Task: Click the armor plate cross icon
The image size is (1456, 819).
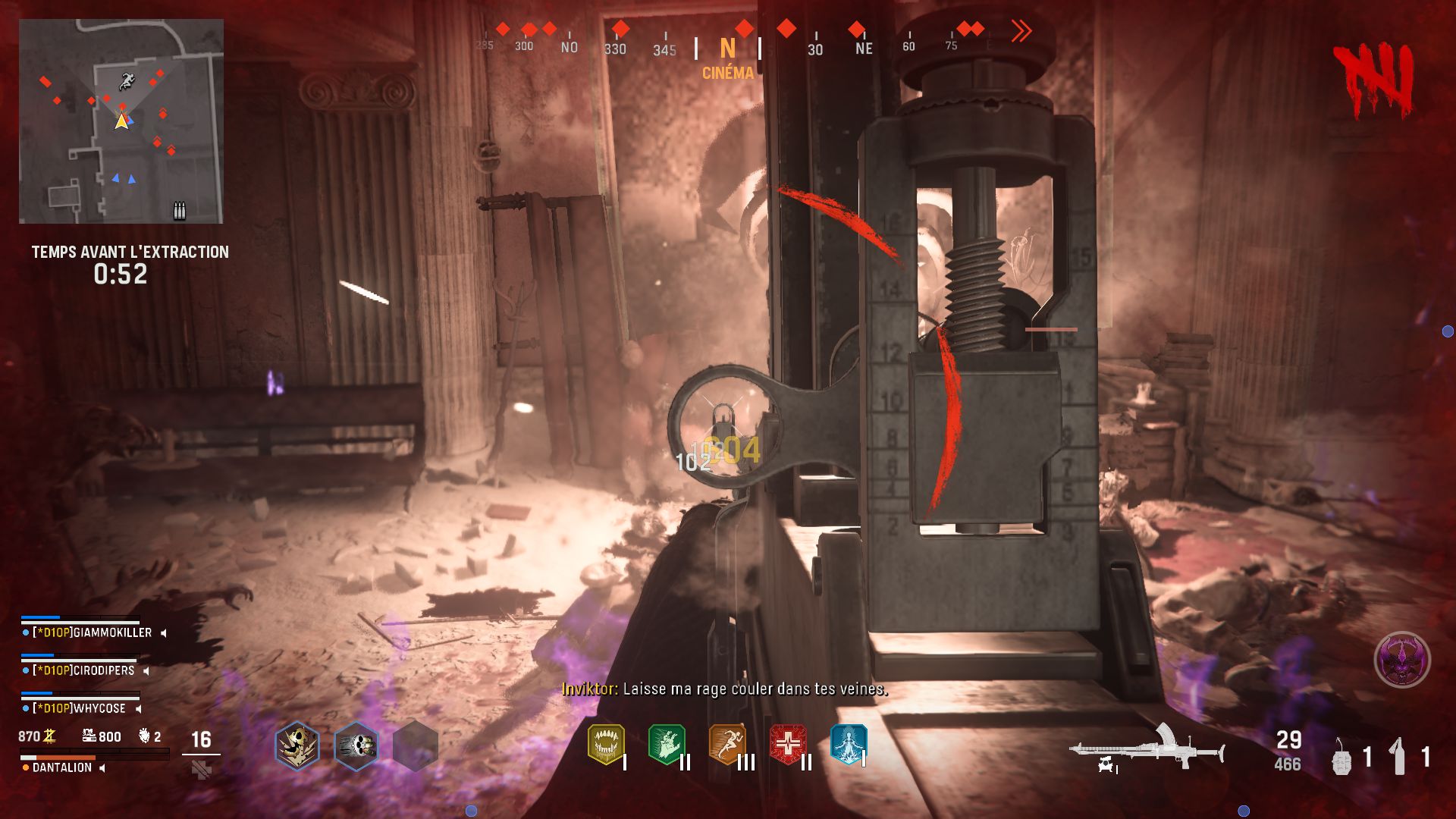Action: coord(201,770)
